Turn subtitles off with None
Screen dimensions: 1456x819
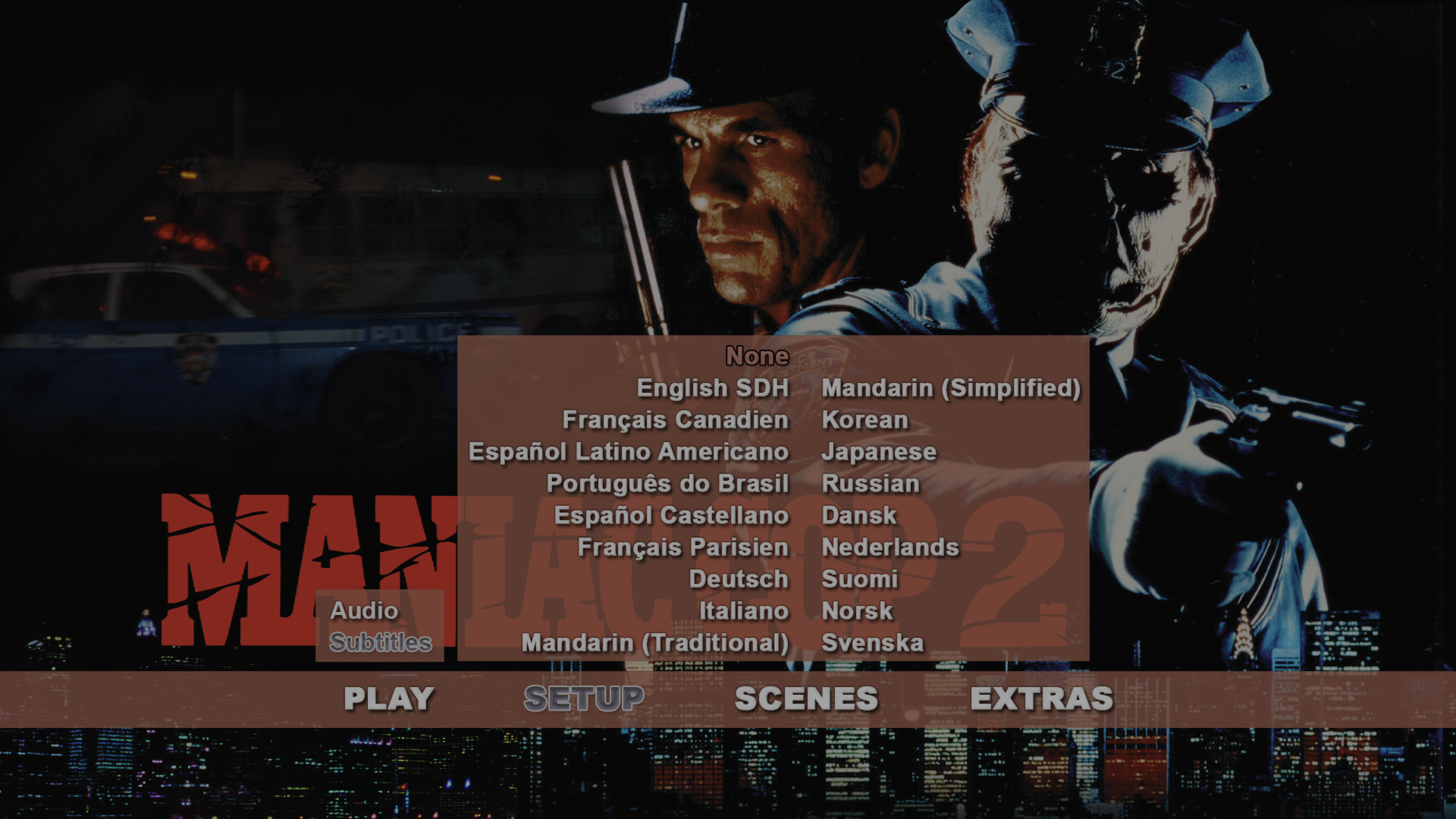coord(757,356)
